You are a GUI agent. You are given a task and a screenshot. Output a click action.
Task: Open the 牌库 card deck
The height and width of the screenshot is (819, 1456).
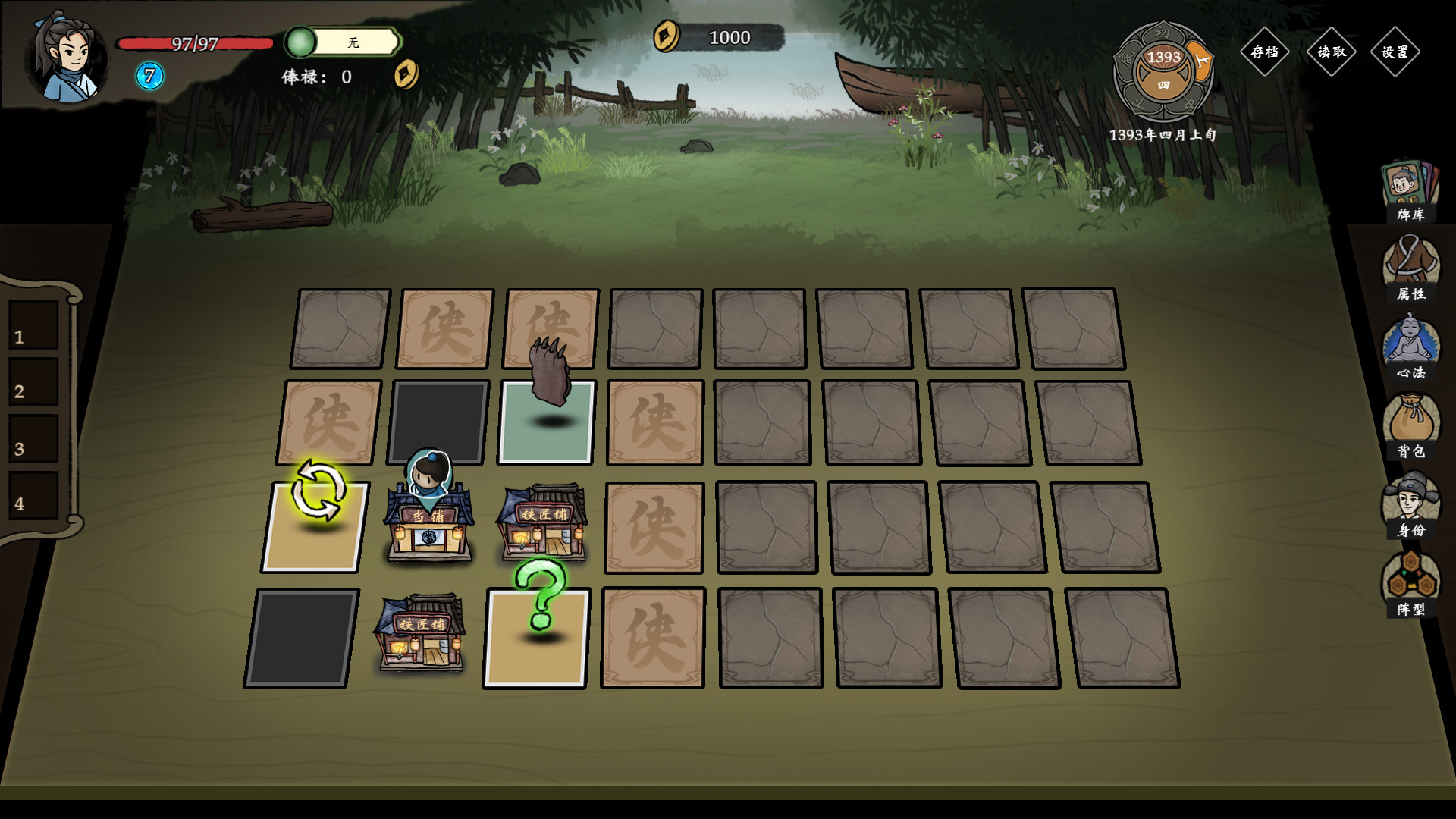tap(1410, 191)
